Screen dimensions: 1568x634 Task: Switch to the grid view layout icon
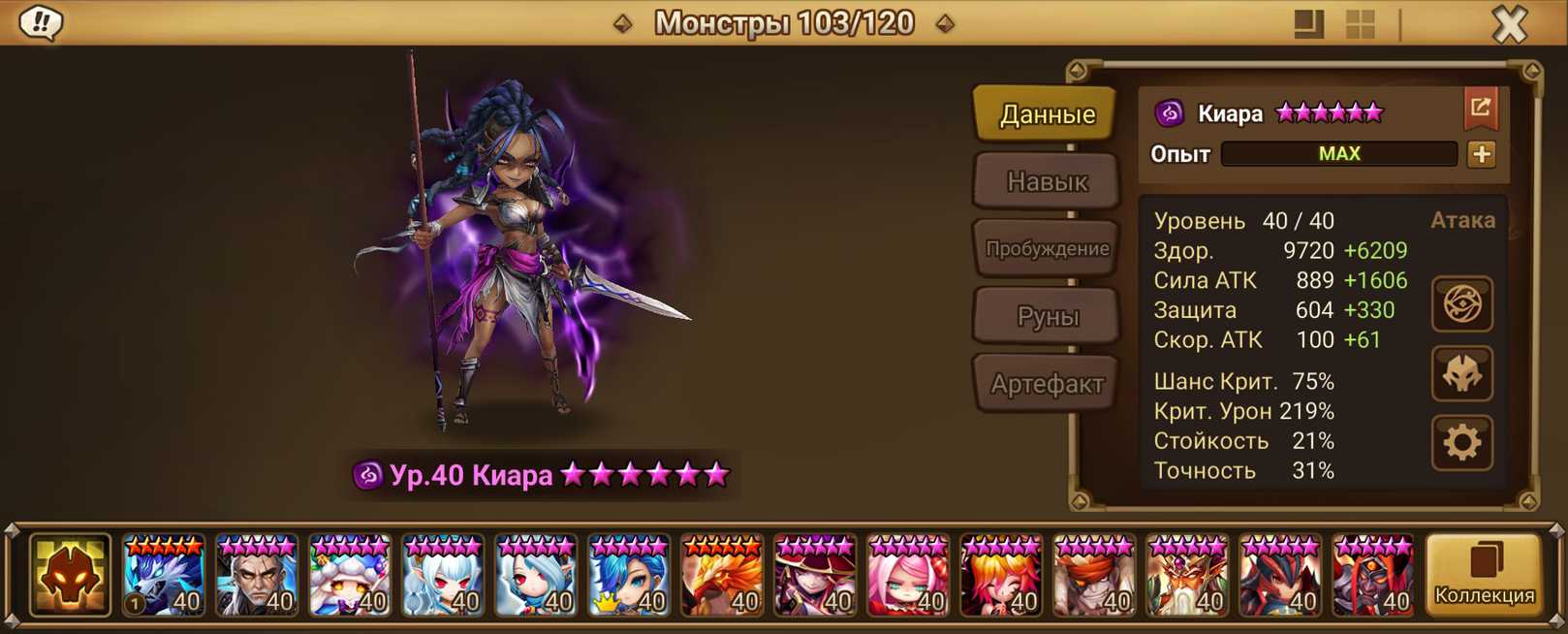pyautogui.click(x=1360, y=24)
